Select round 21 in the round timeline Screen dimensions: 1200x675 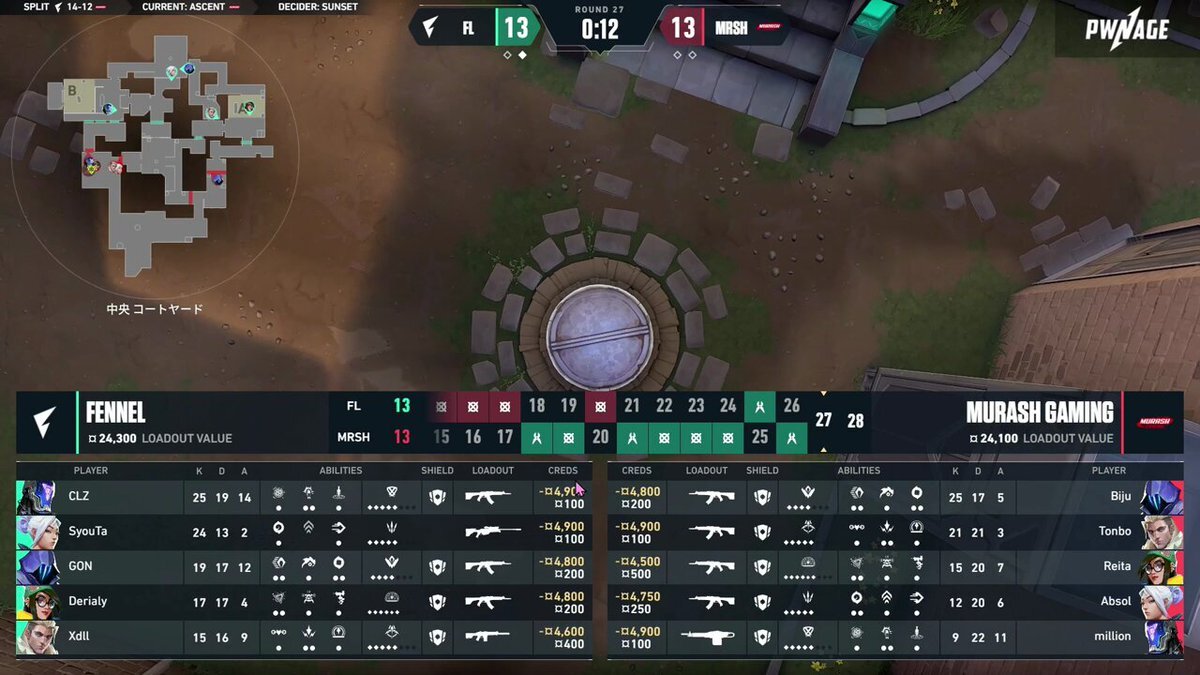pyautogui.click(x=632, y=405)
